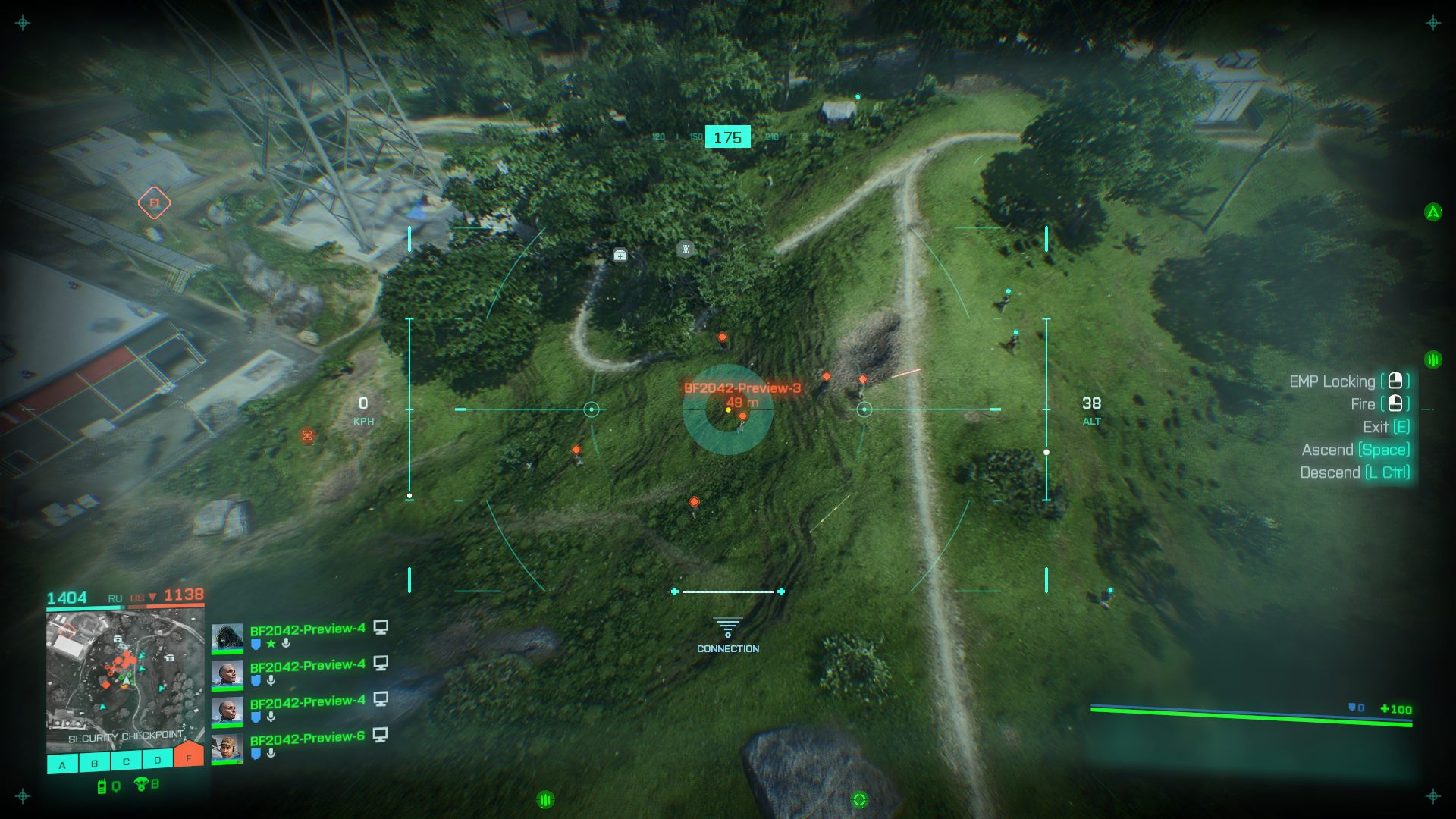Click the squad leader star icon

(271, 644)
